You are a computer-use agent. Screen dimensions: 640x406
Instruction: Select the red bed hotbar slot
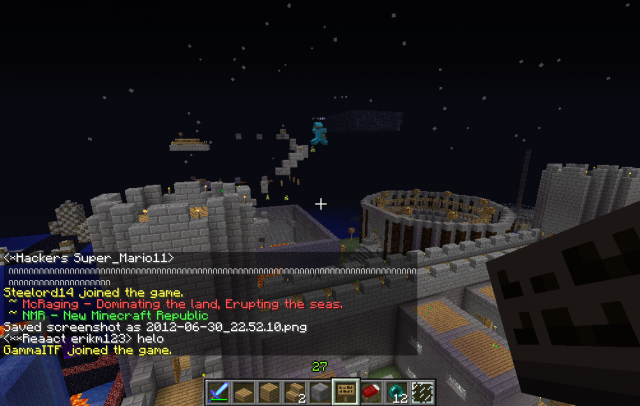point(370,391)
